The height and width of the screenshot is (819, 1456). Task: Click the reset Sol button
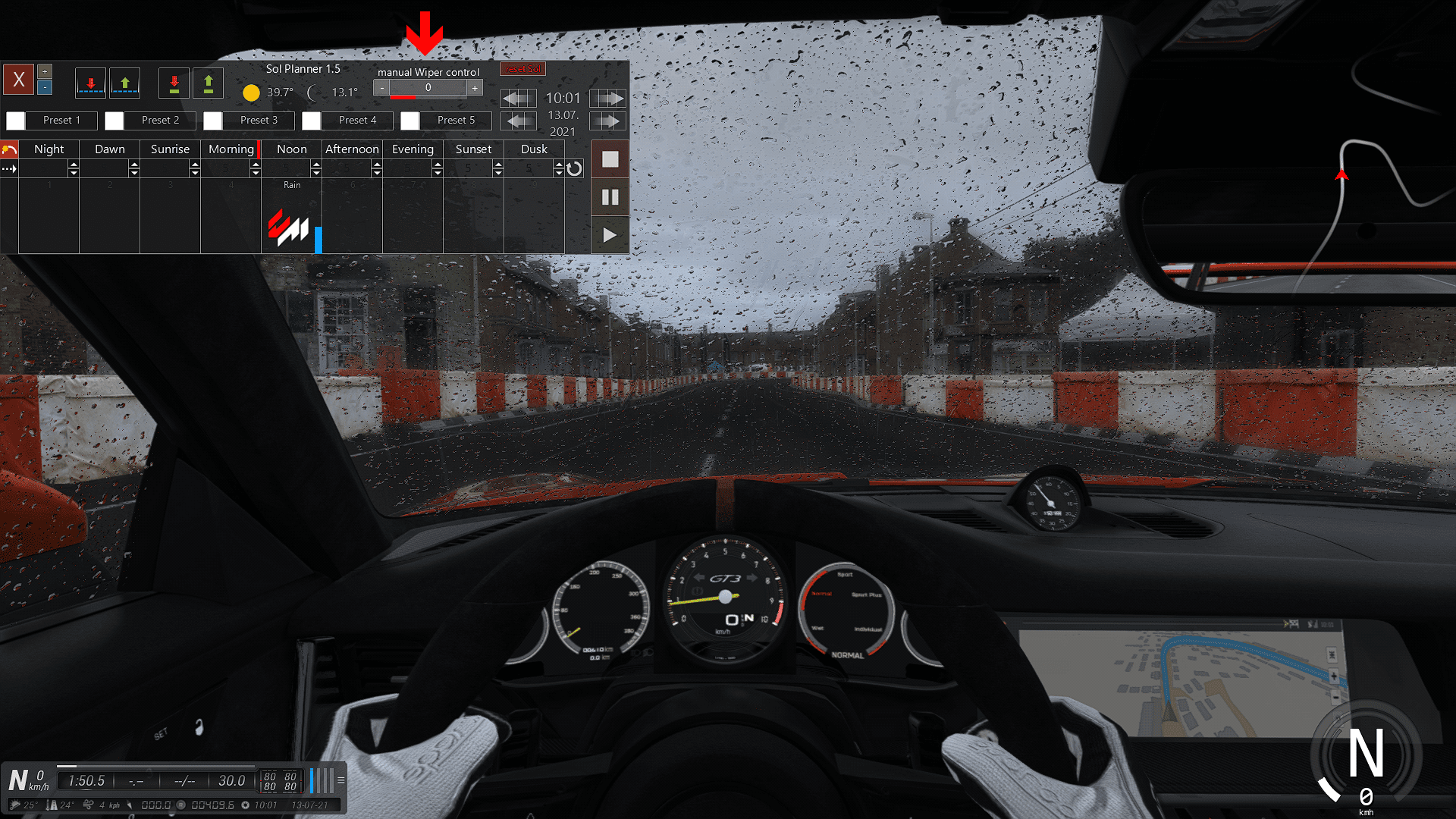[x=522, y=69]
